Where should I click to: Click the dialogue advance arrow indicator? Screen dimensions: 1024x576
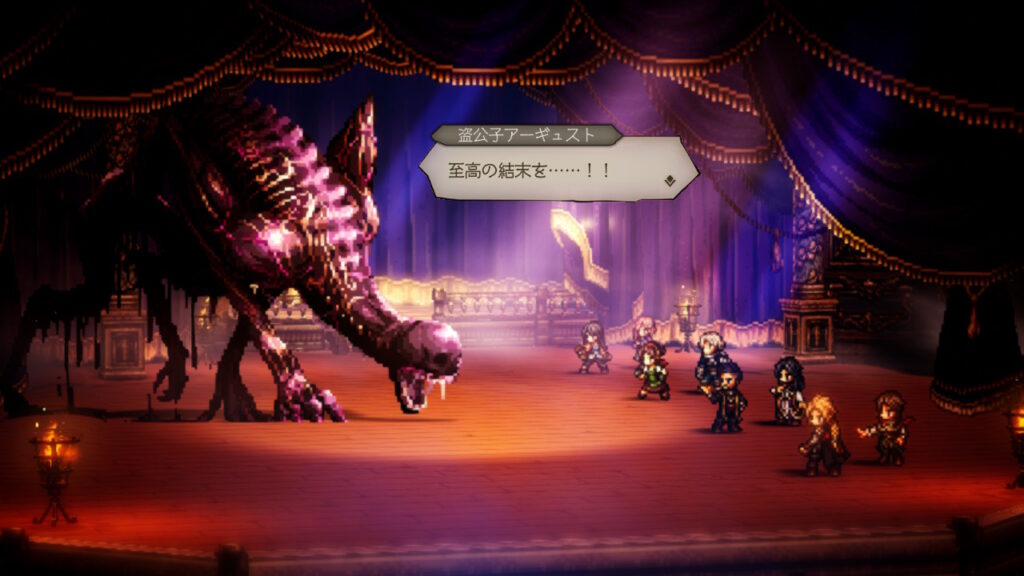[669, 181]
